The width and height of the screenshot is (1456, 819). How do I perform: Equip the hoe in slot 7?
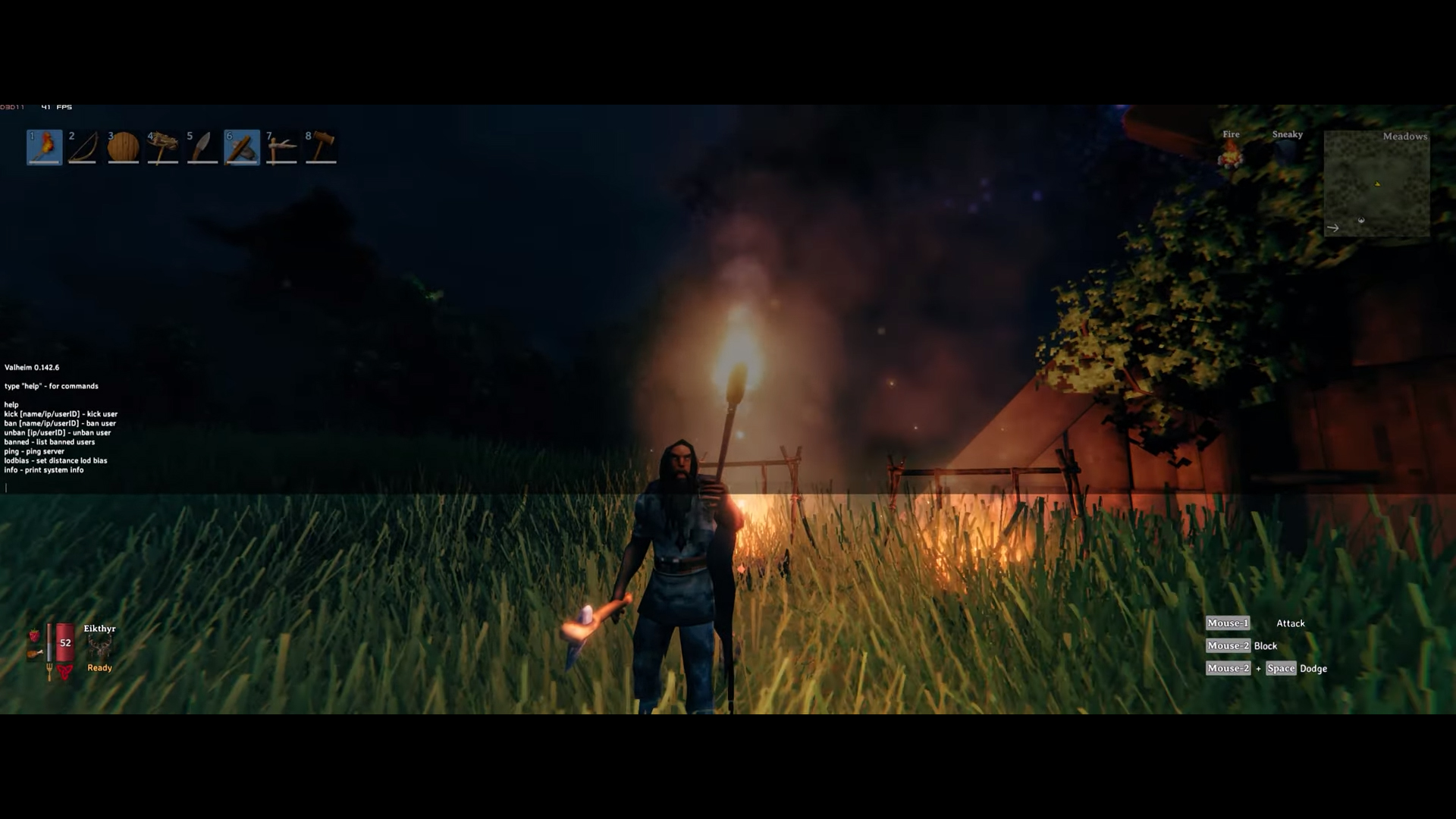[281, 147]
